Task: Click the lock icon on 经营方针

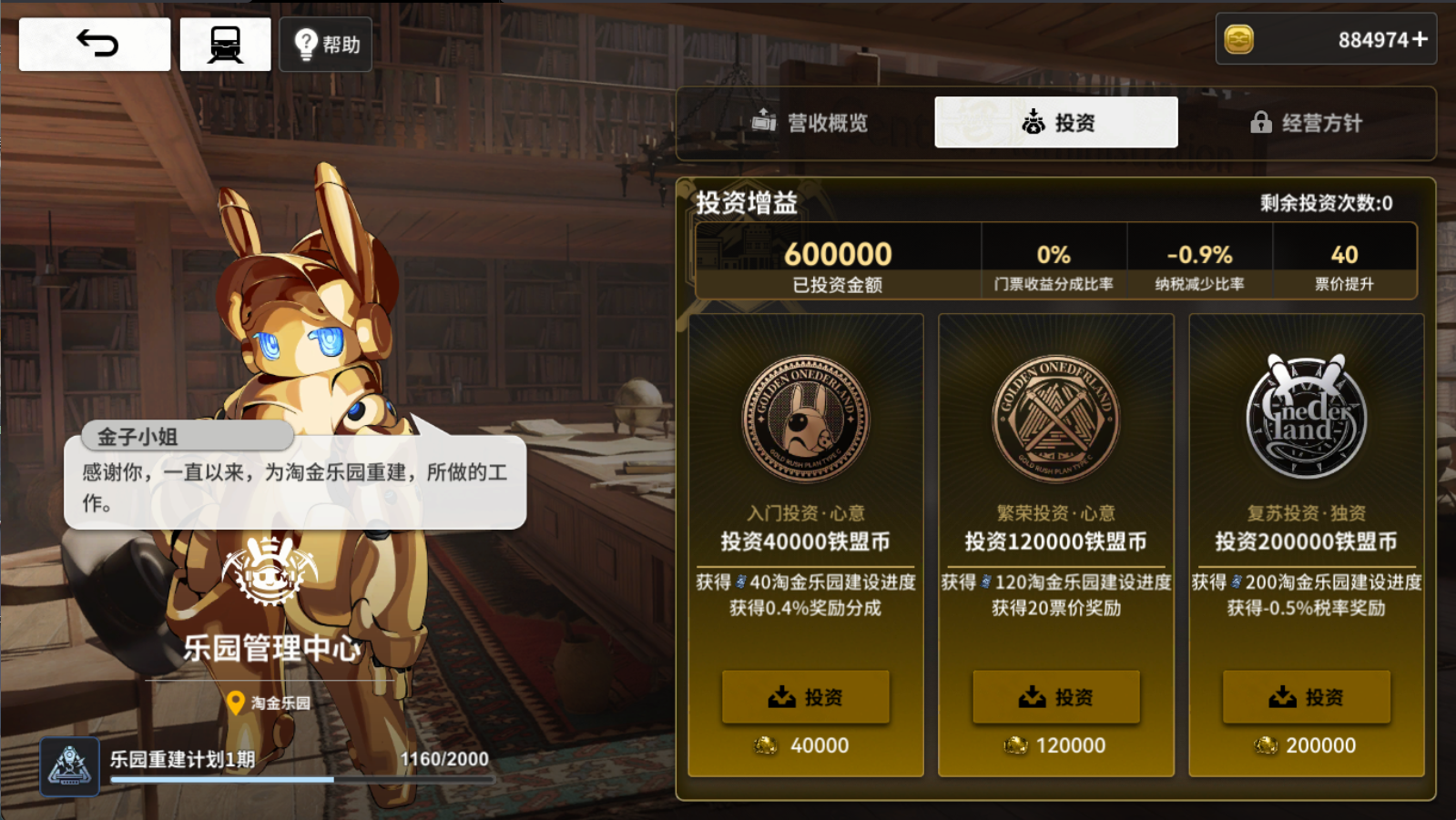Action: point(1262,123)
